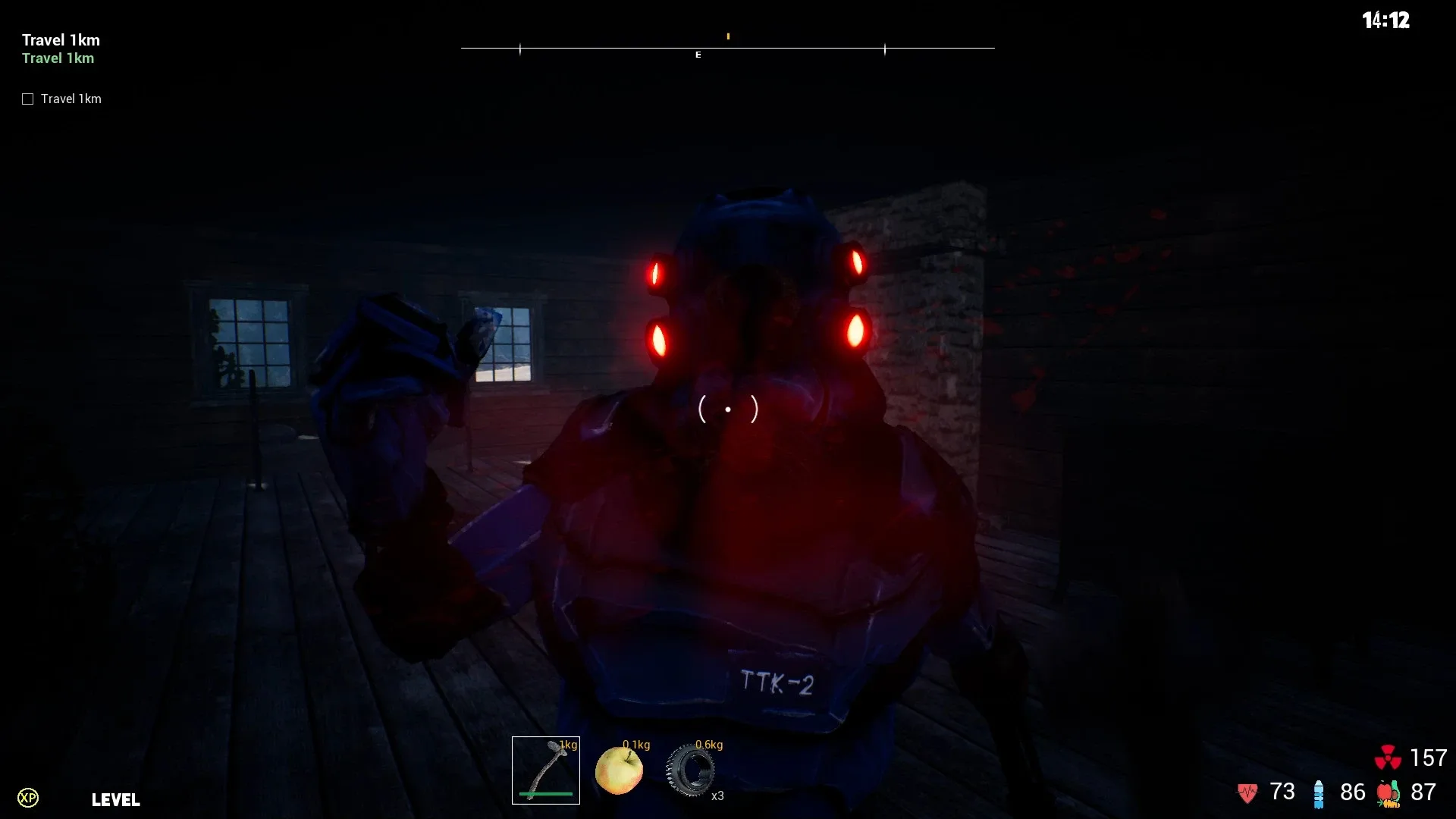This screenshot has height=819, width=1456.
Task: Click the red radiation hazard icon
Action: coord(1389,758)
